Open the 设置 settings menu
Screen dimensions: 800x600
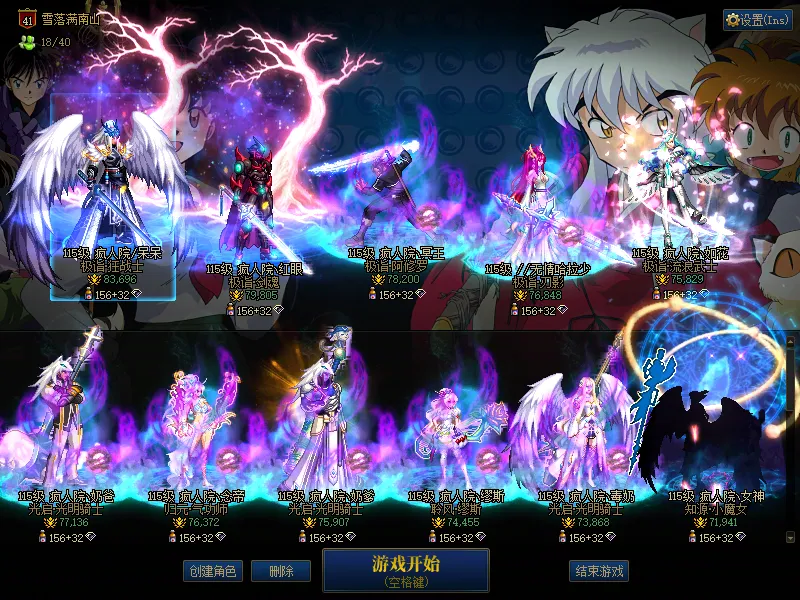click(x=757, y=20)
